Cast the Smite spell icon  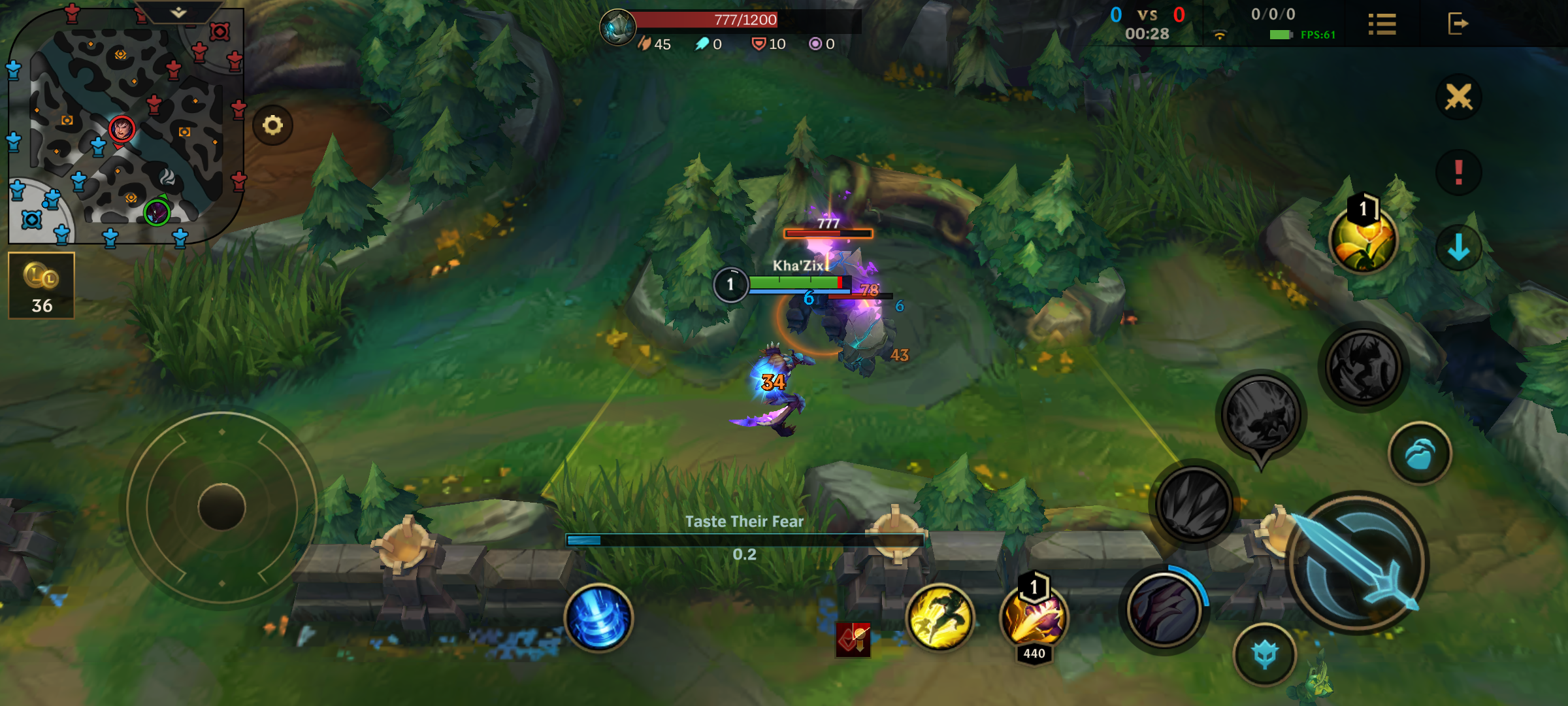(1034, 618)
